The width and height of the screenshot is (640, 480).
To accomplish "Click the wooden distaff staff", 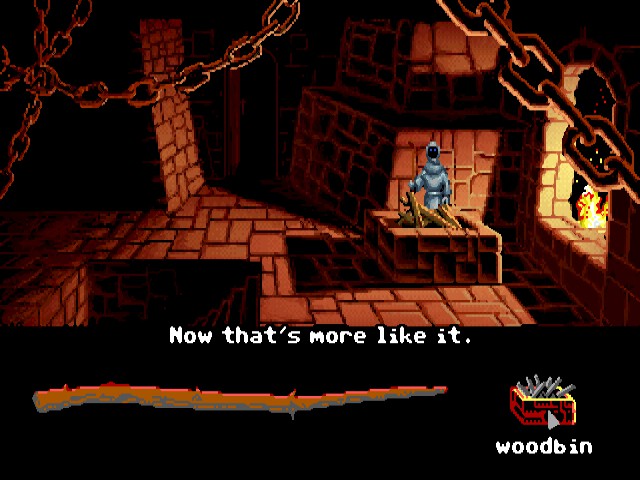I will click(240, 398).
